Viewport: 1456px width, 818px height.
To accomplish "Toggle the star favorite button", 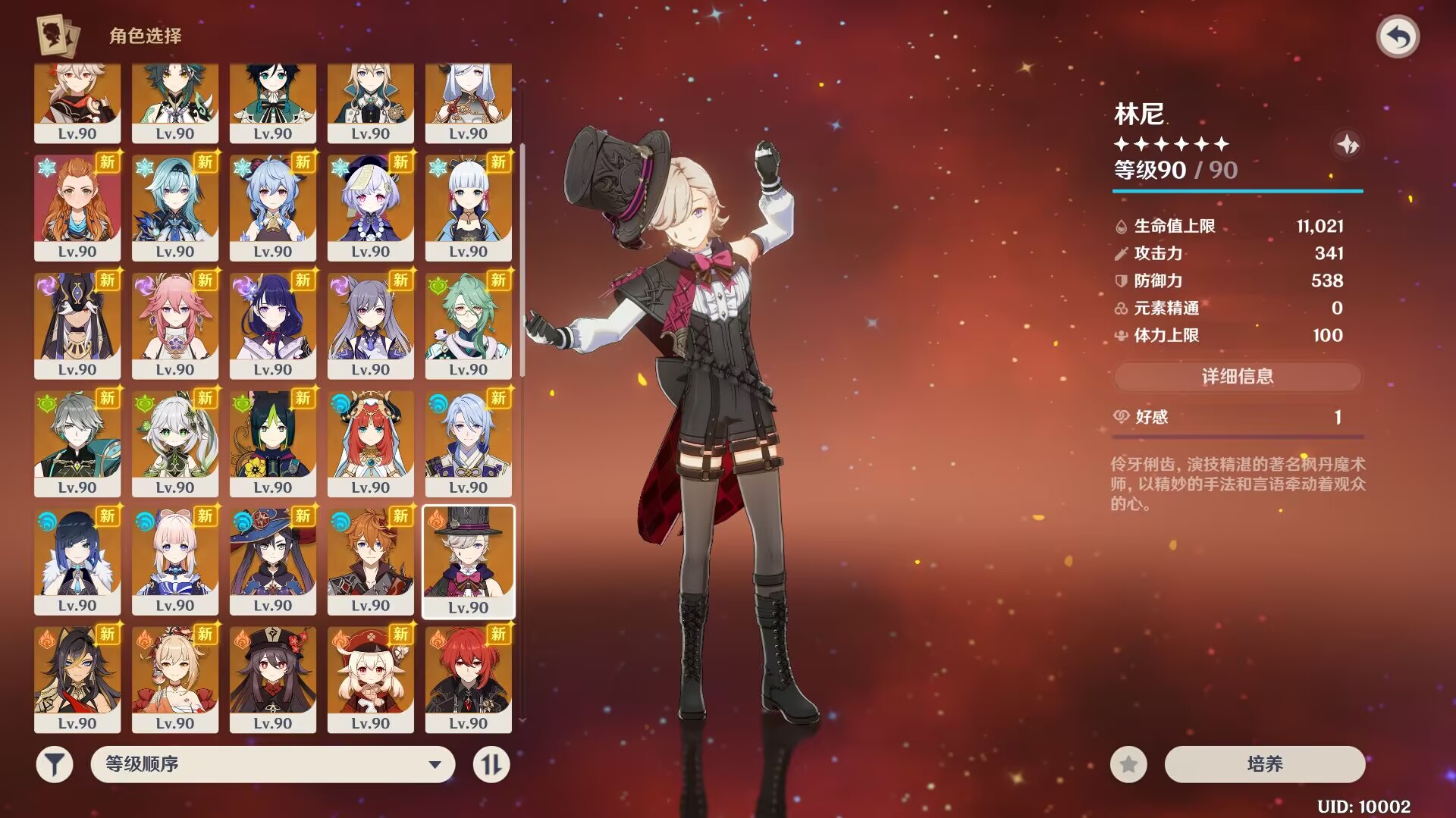I will tap(1128, 764).
